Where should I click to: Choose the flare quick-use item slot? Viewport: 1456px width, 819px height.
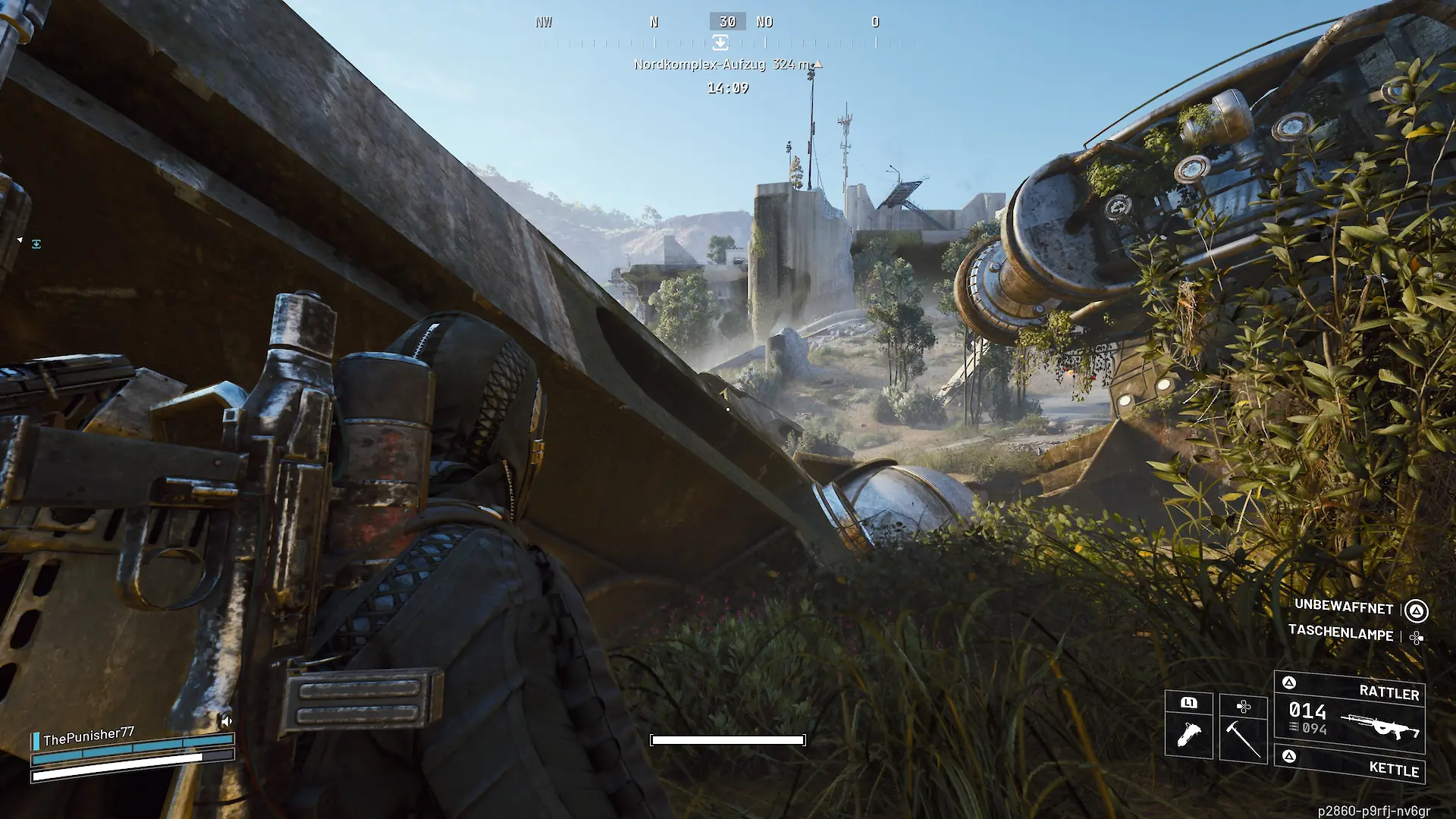pos(1188,726)
